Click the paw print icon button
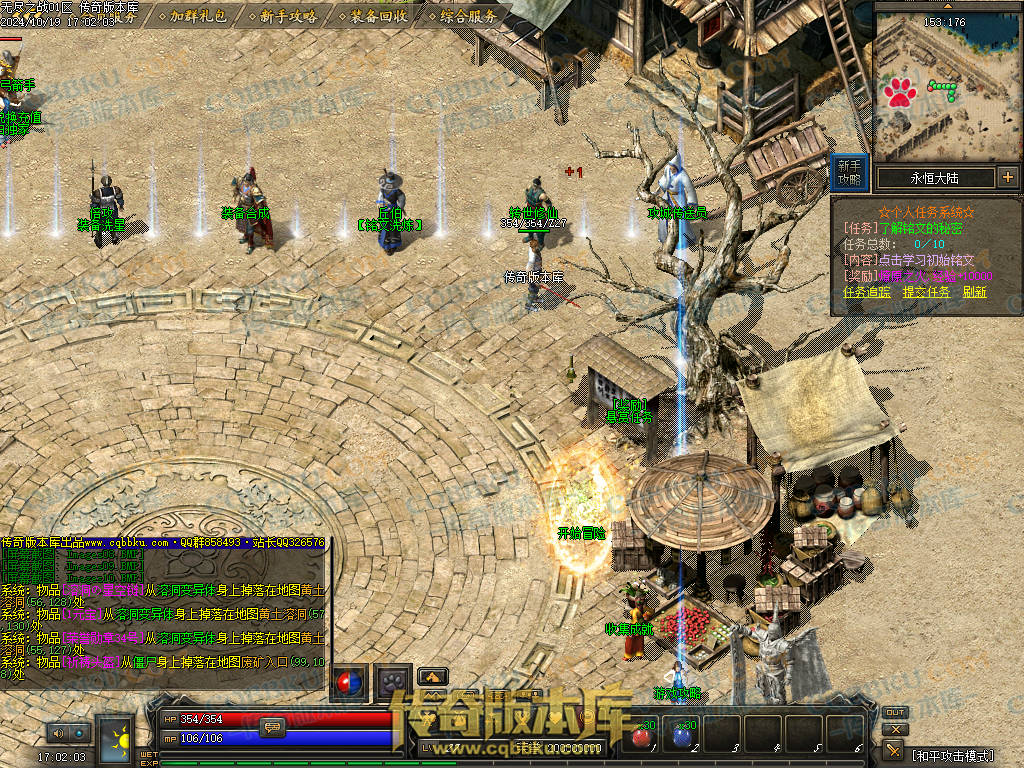 pos(394,682)
